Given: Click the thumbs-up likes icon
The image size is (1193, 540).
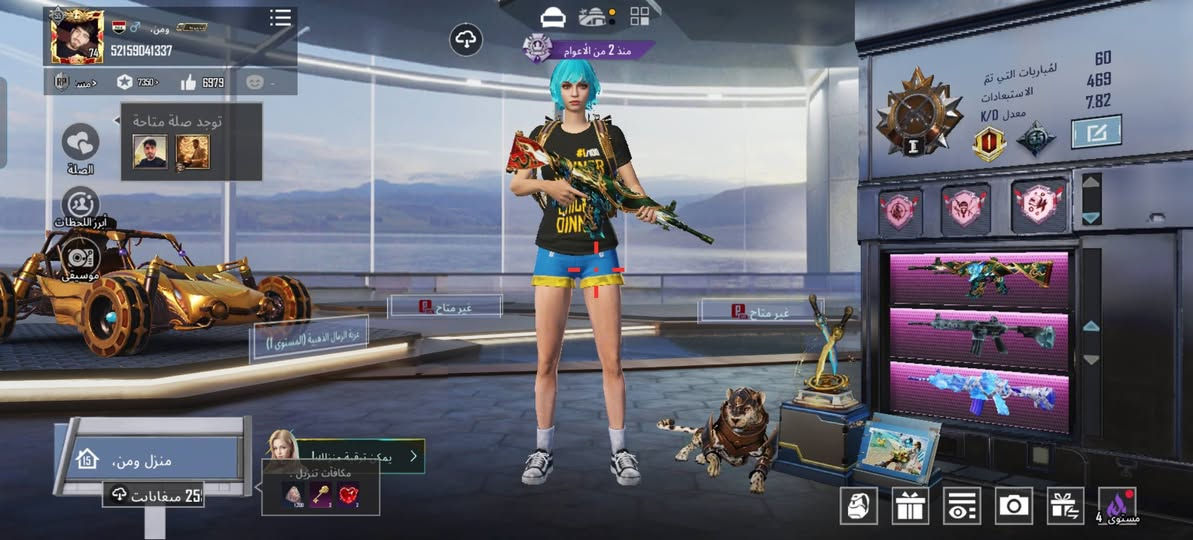Looking at the screenshot, I should point(188,82).
